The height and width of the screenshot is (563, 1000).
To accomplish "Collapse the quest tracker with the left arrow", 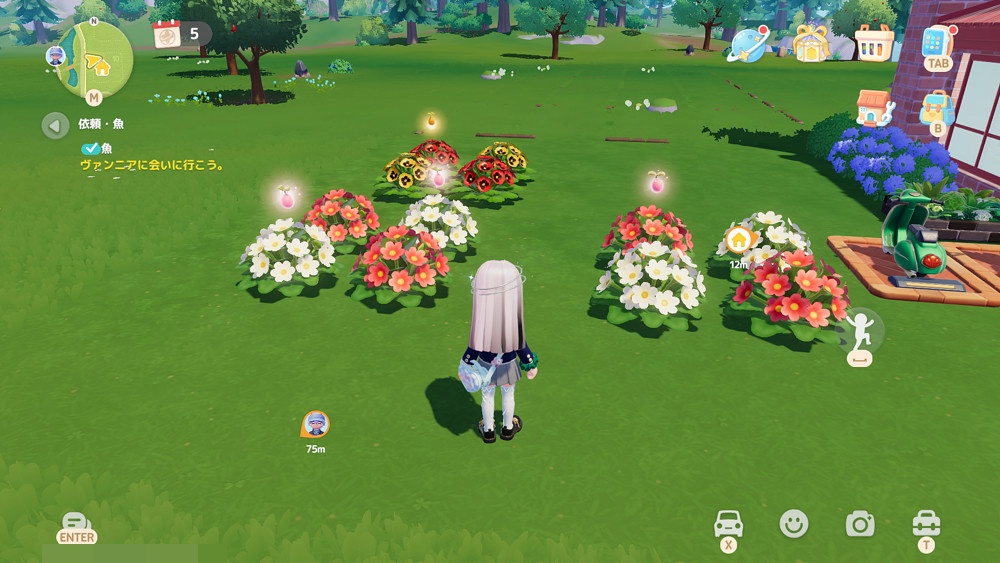I will coord(55,125).
